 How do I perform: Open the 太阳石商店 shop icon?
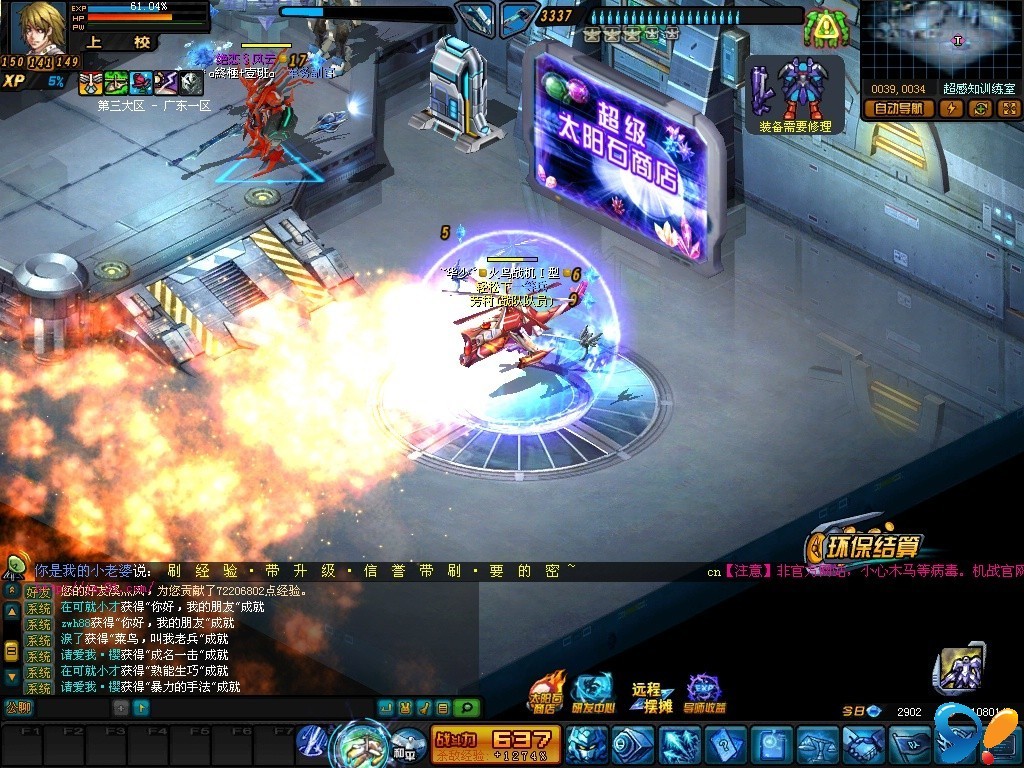point(546,694)
